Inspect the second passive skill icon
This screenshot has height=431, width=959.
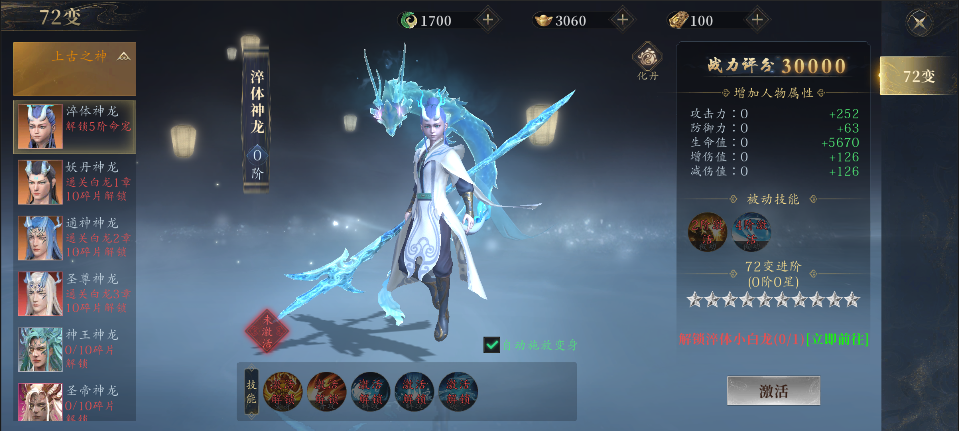(751, 231)
